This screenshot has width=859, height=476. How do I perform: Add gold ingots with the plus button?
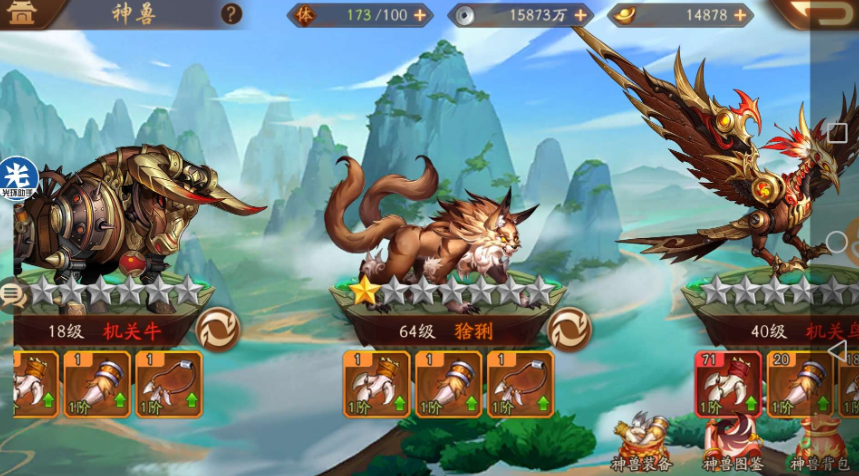740,15
